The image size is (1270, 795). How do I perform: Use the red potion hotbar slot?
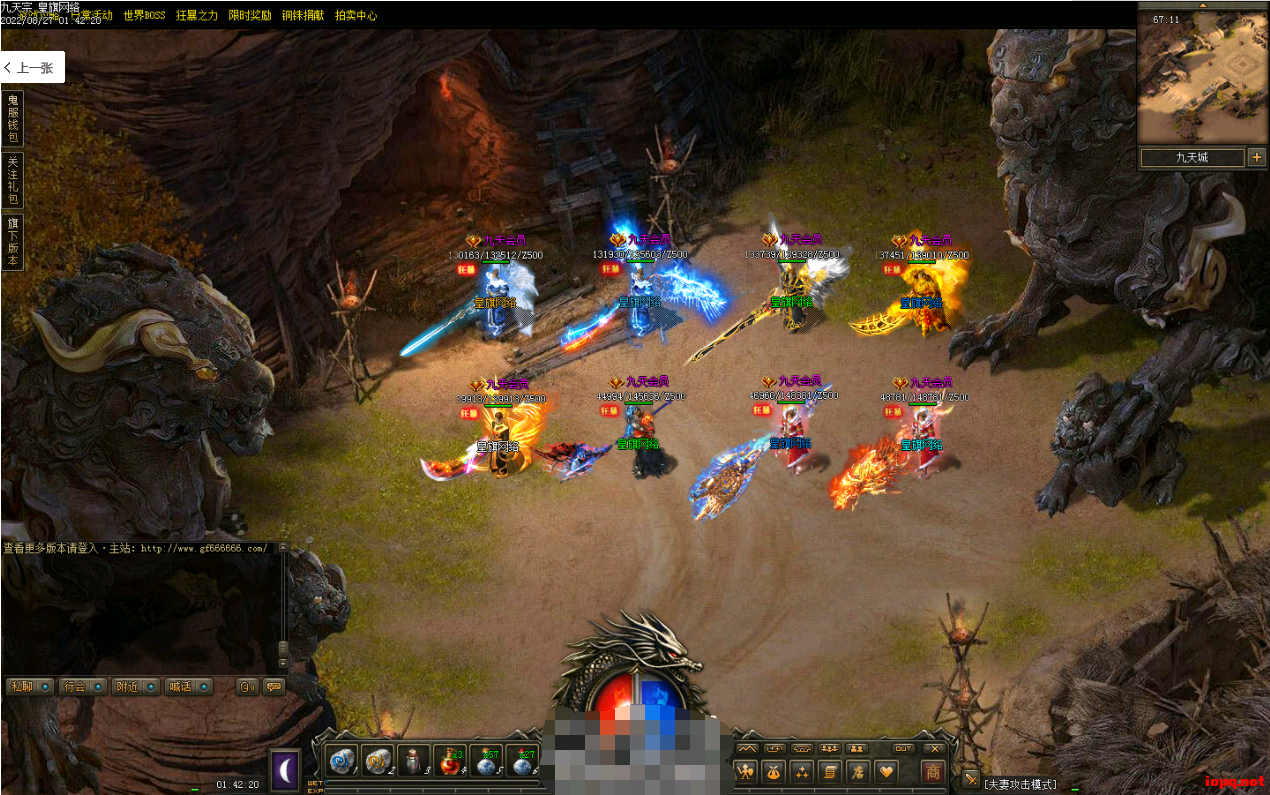[449, 763]
